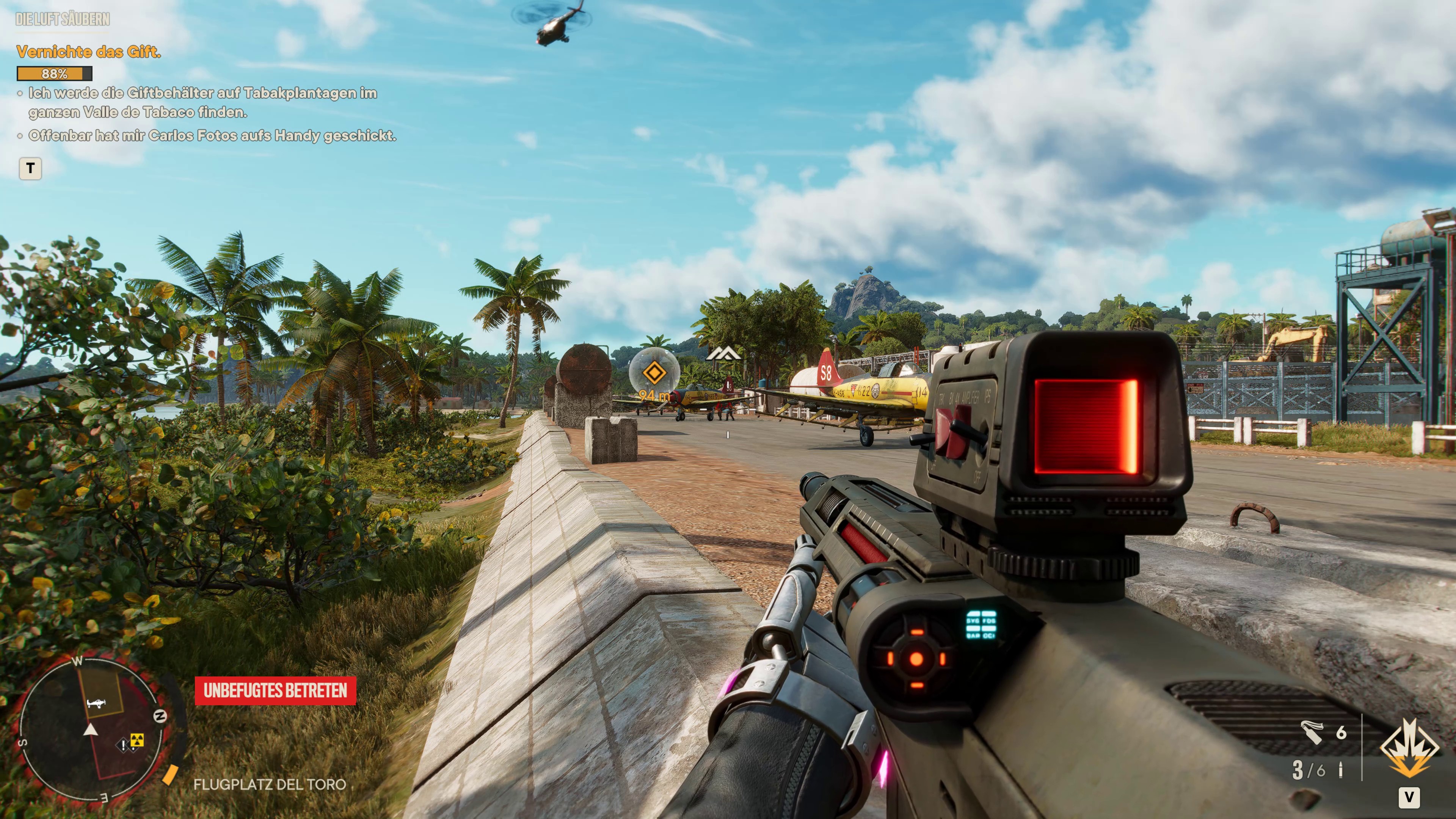The width and height of the screenshot is (1456, 819).
Task: Click the yellow objective waypoint marker
Action: pos(654,373)
